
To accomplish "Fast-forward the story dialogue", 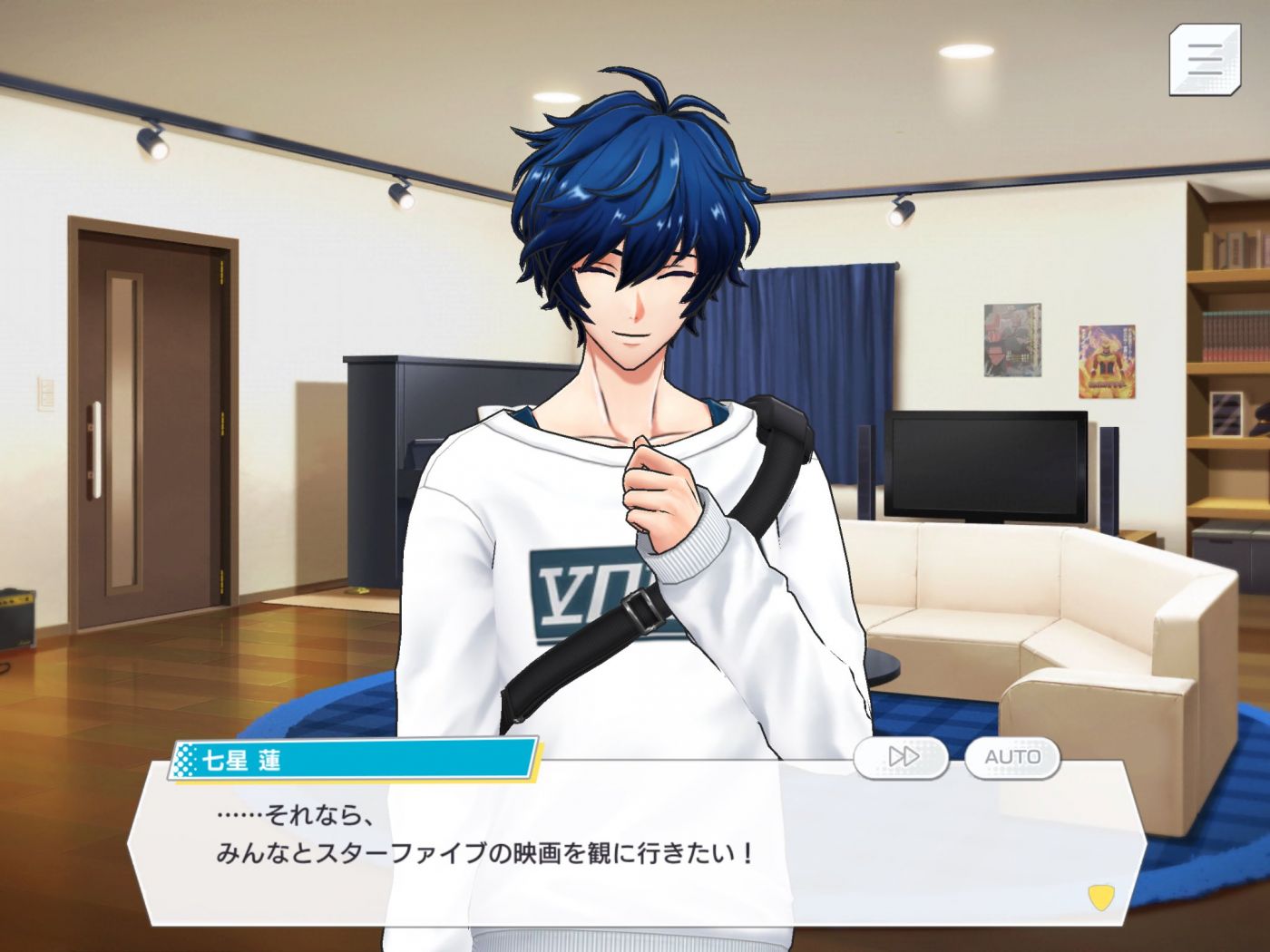I will coord(901,756).
